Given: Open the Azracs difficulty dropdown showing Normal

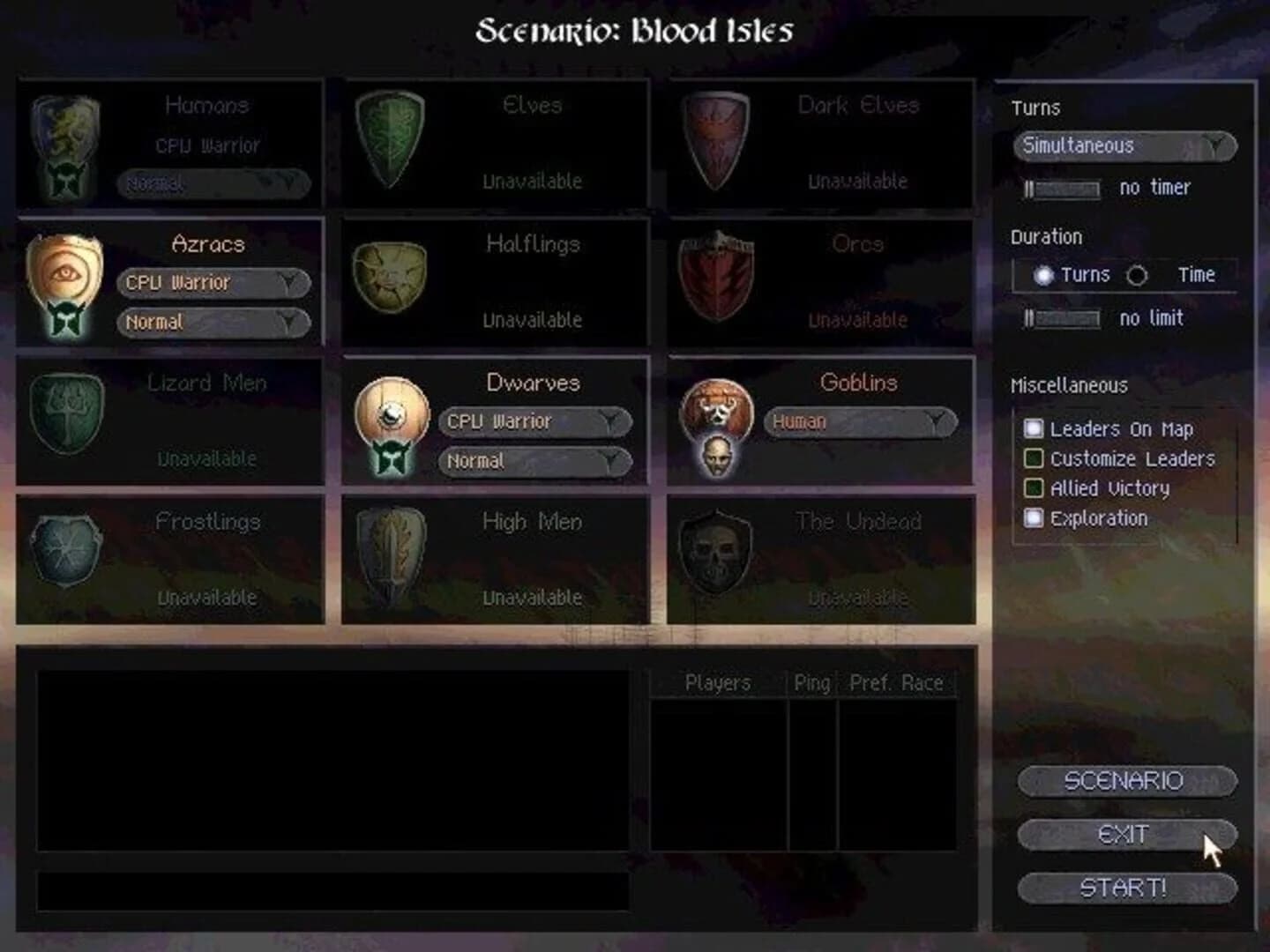Looking at the screenshot, I should point(213,323).
